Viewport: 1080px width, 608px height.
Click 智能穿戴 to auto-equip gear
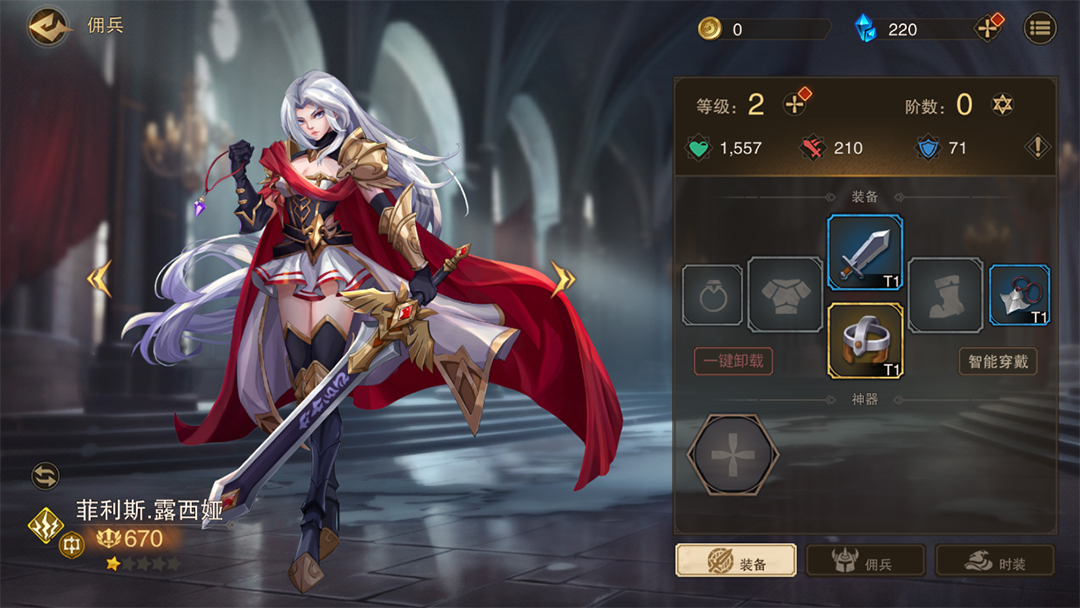(x=997, y=361)
